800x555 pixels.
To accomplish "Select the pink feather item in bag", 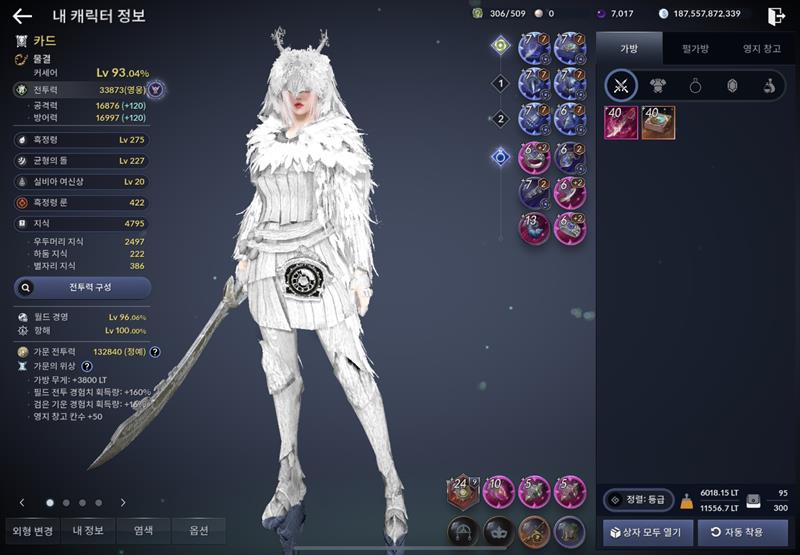I will (x=621, y=122).
